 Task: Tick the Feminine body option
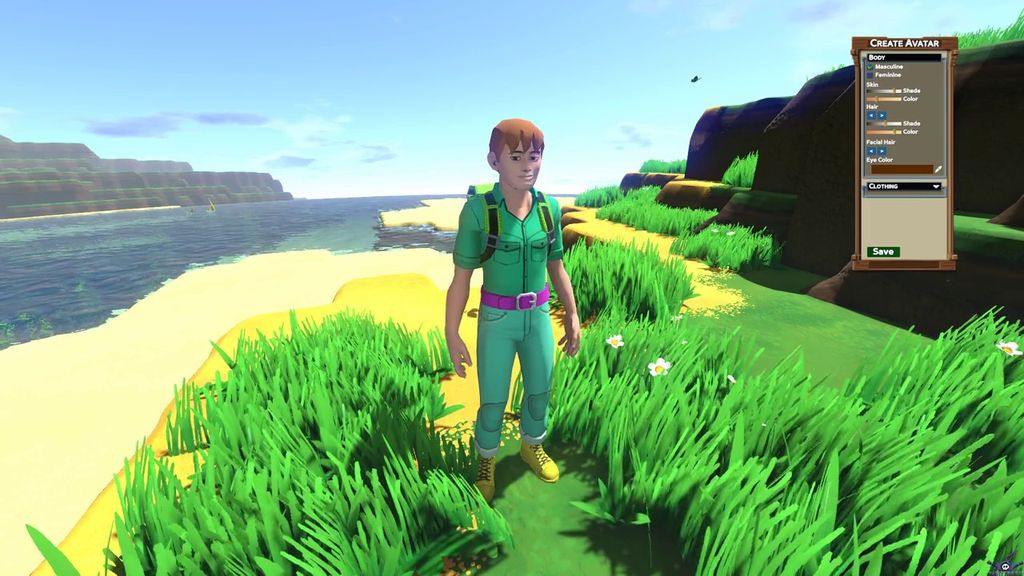[x=870, y=75]
